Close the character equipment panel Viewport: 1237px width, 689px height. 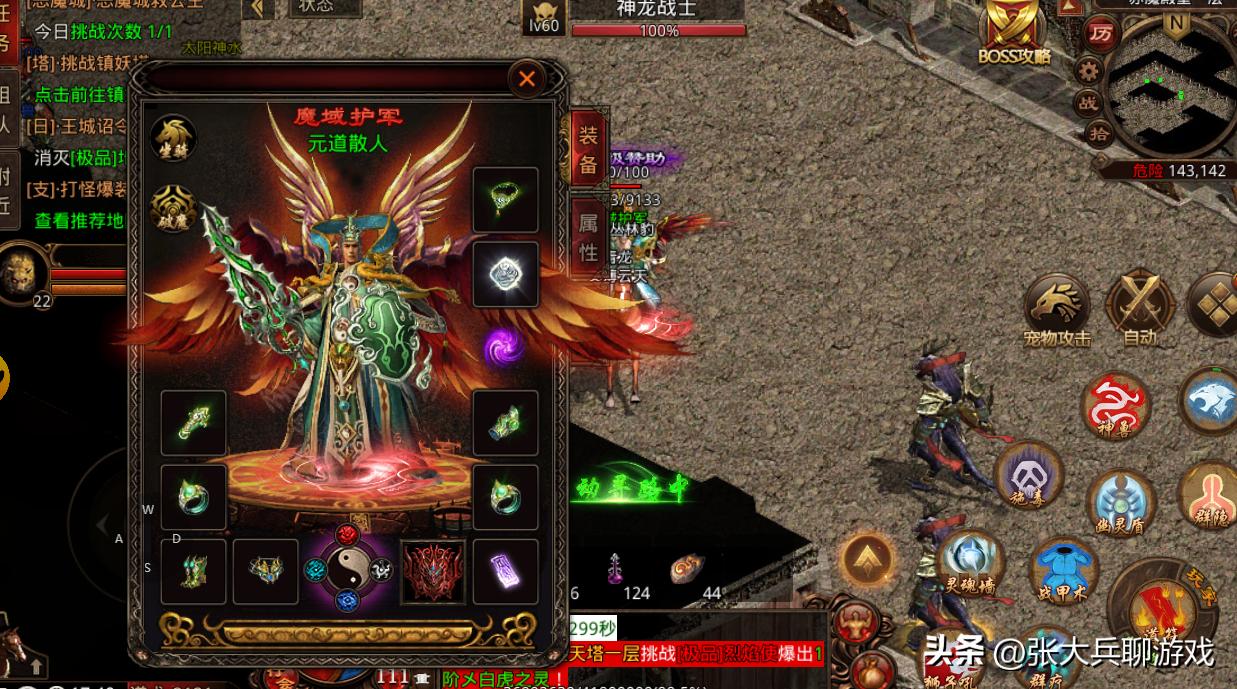[x=527, y=78]
